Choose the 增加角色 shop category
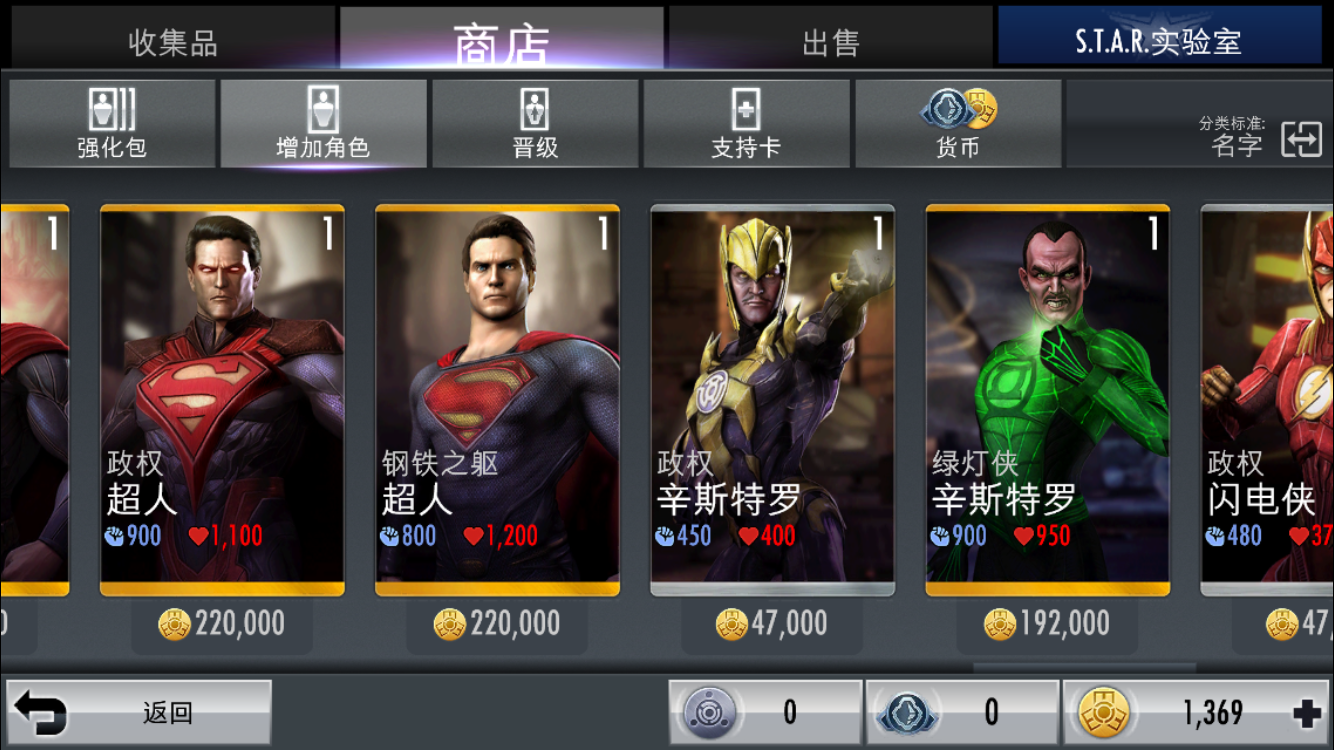This screenshot has height=750, width=1334. [323, 124]
